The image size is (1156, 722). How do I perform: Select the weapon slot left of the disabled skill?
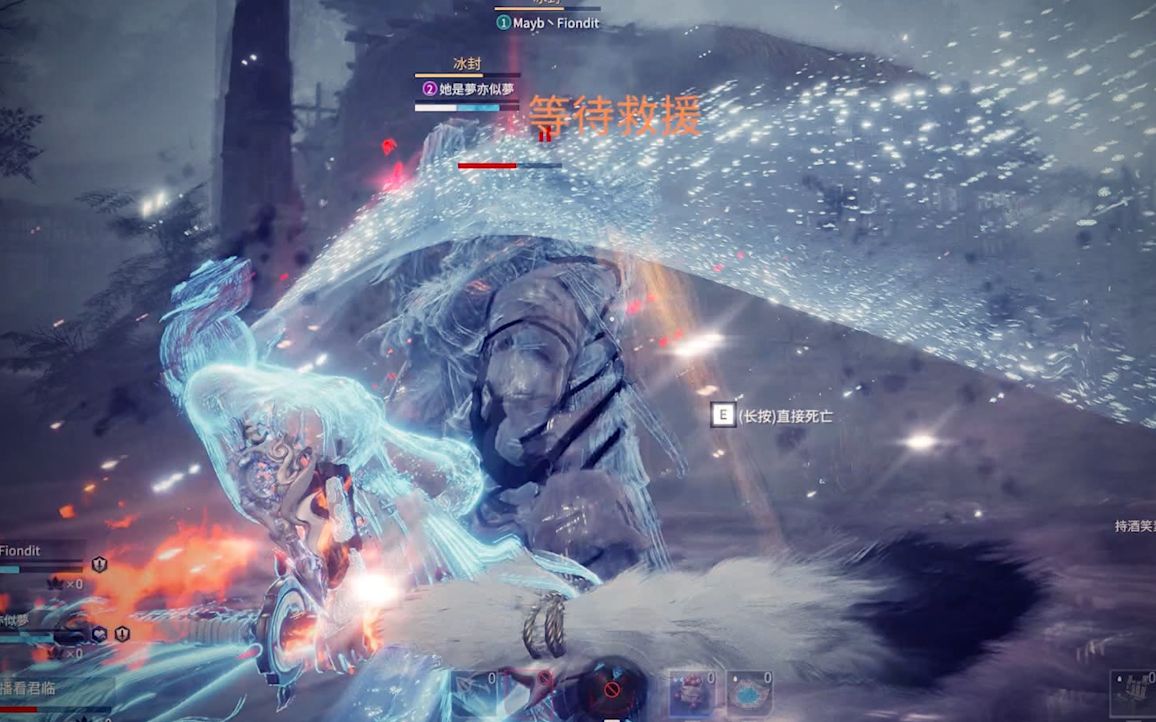[476, 693]
